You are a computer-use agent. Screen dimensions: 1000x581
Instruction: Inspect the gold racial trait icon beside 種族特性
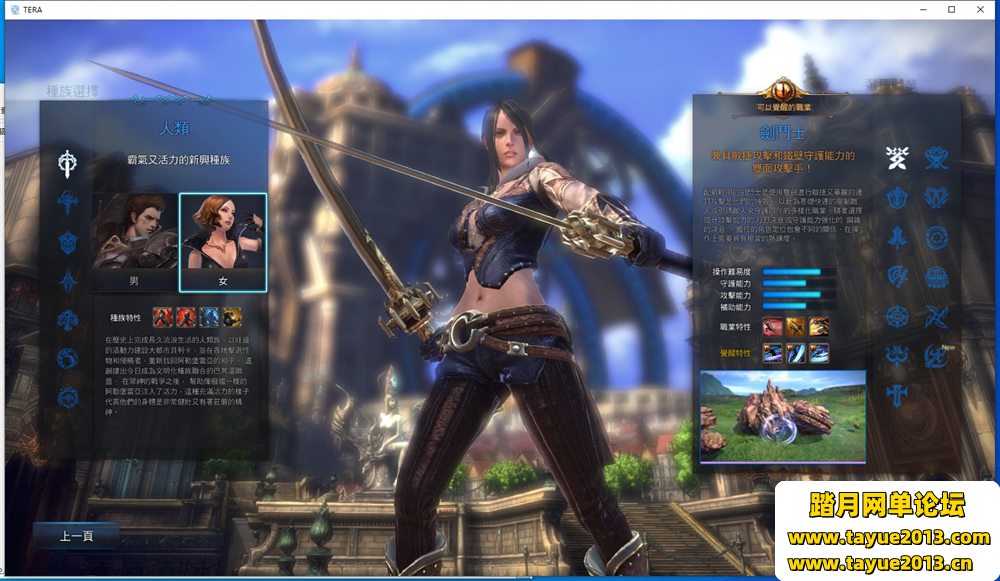[231, 317]
